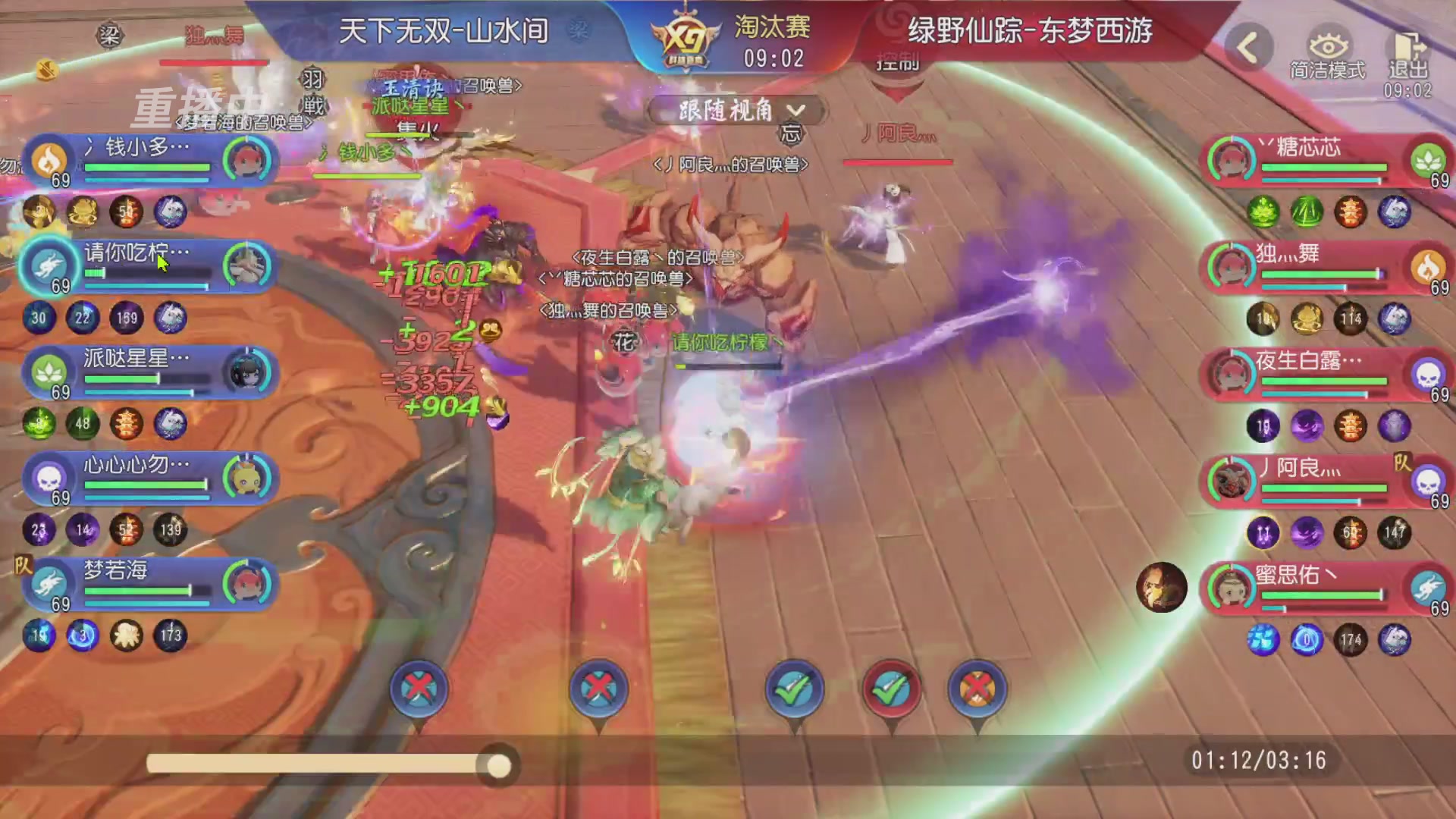Open the 跟随视角 camera view dropdown

(x=733, y=111)
